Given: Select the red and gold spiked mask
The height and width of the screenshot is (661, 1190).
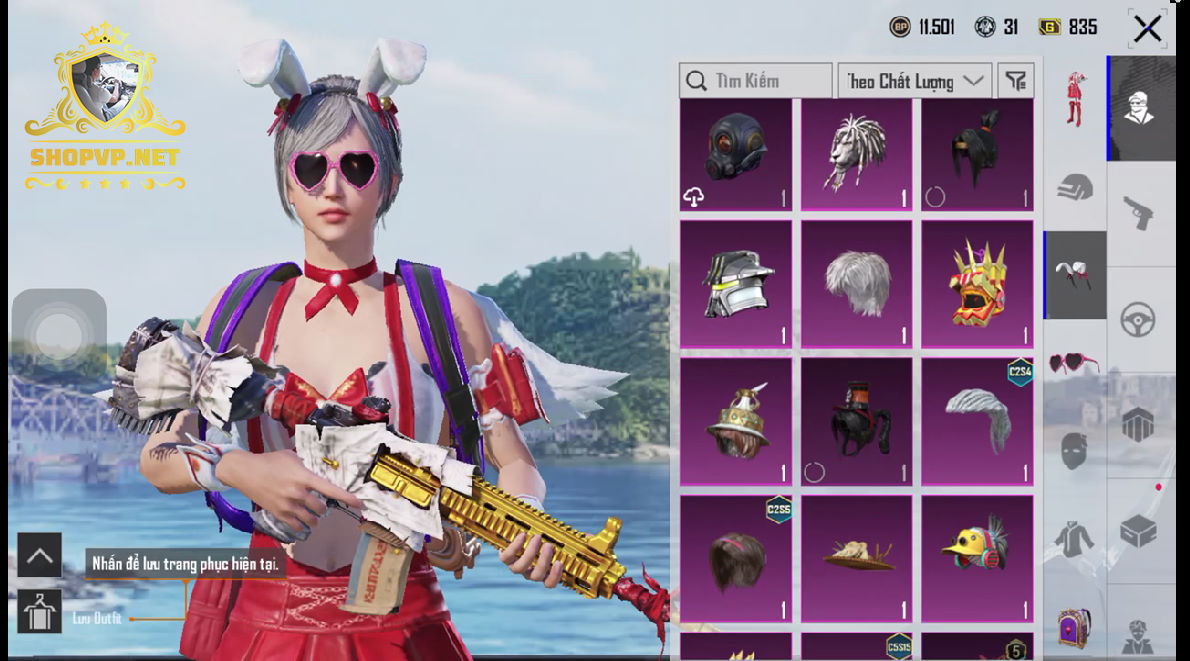Looking at the screenshot, I should [x=977, y=284].
